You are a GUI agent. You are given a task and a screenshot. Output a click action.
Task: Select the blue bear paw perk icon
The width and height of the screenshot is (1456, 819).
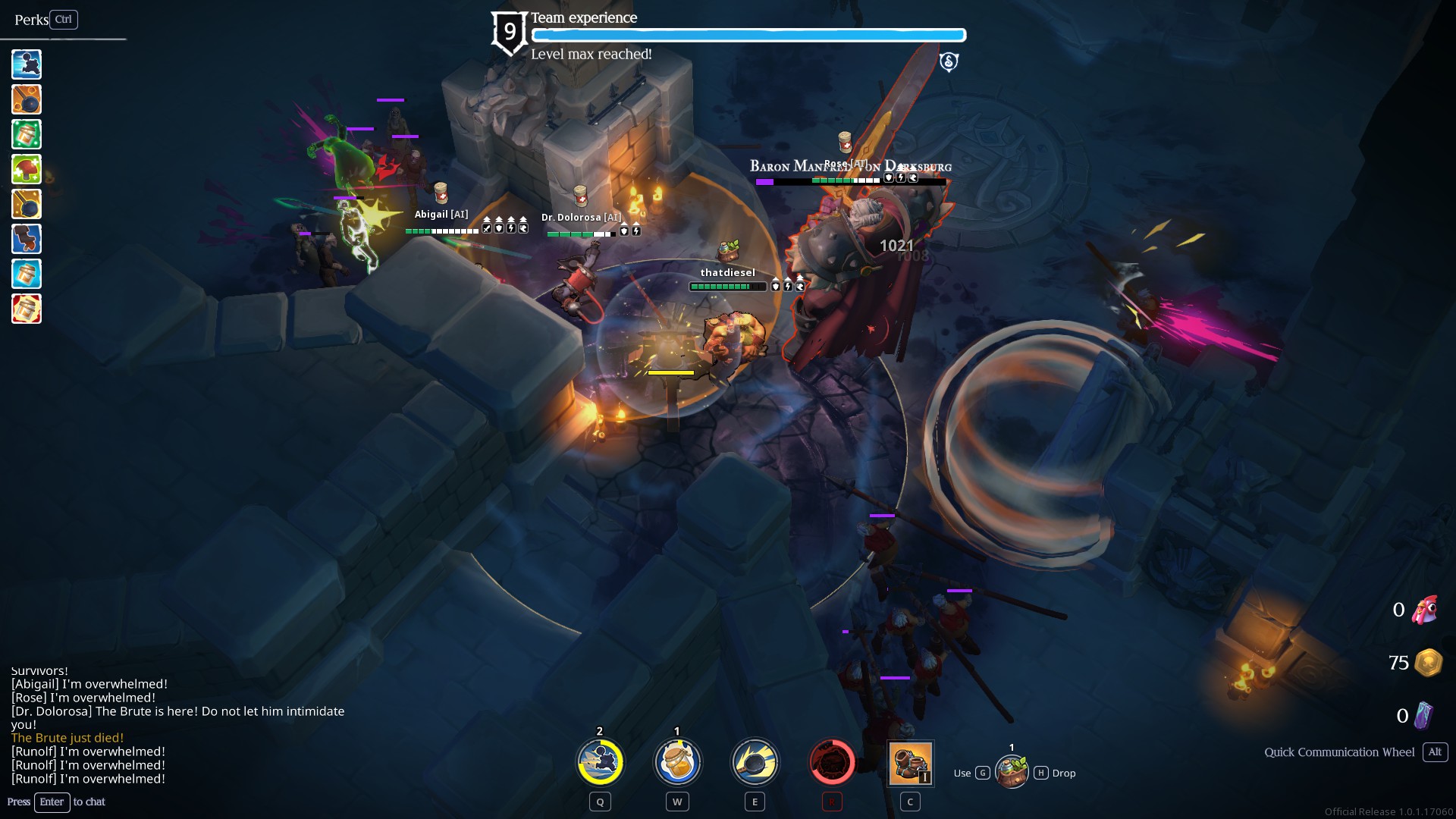26,239
